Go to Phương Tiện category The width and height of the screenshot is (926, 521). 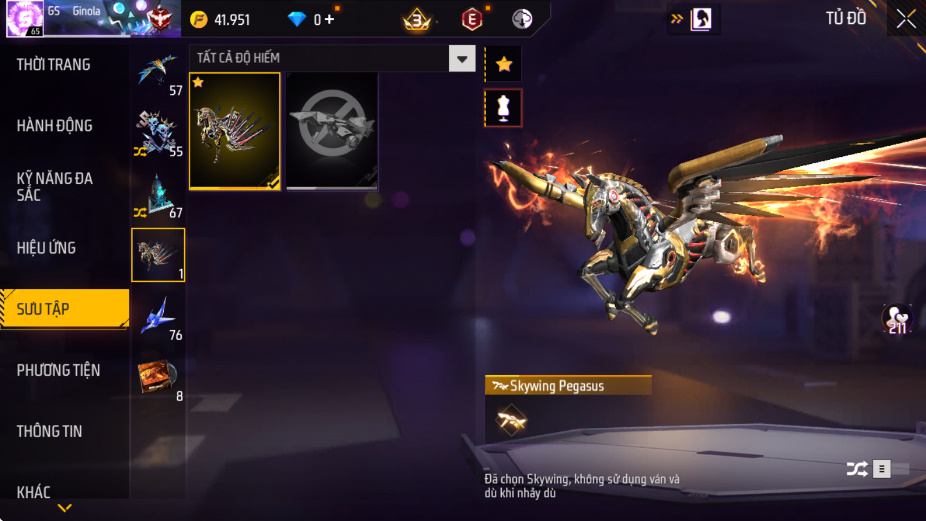[59, 370]
